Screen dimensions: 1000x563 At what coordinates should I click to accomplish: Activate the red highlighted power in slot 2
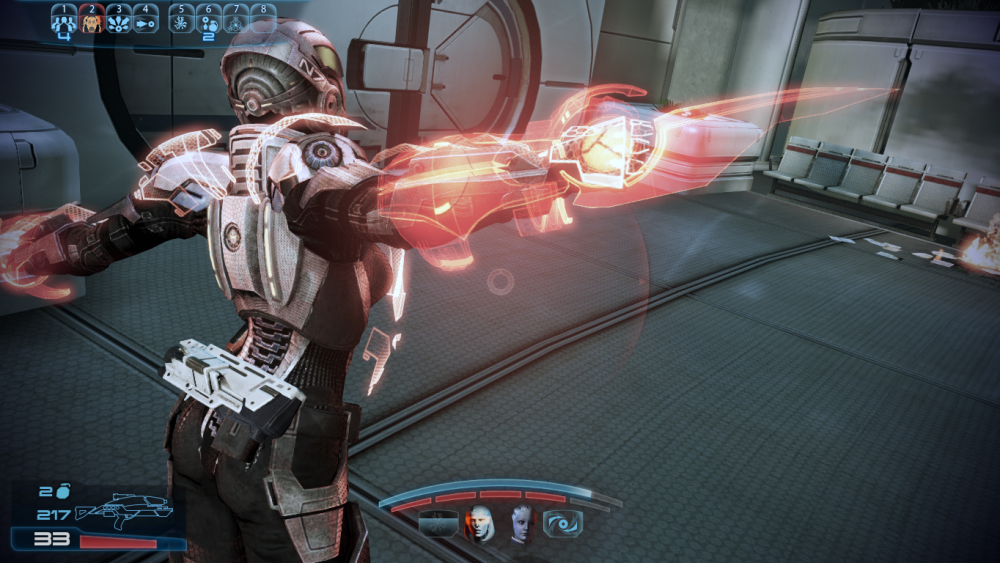[91, 21]
